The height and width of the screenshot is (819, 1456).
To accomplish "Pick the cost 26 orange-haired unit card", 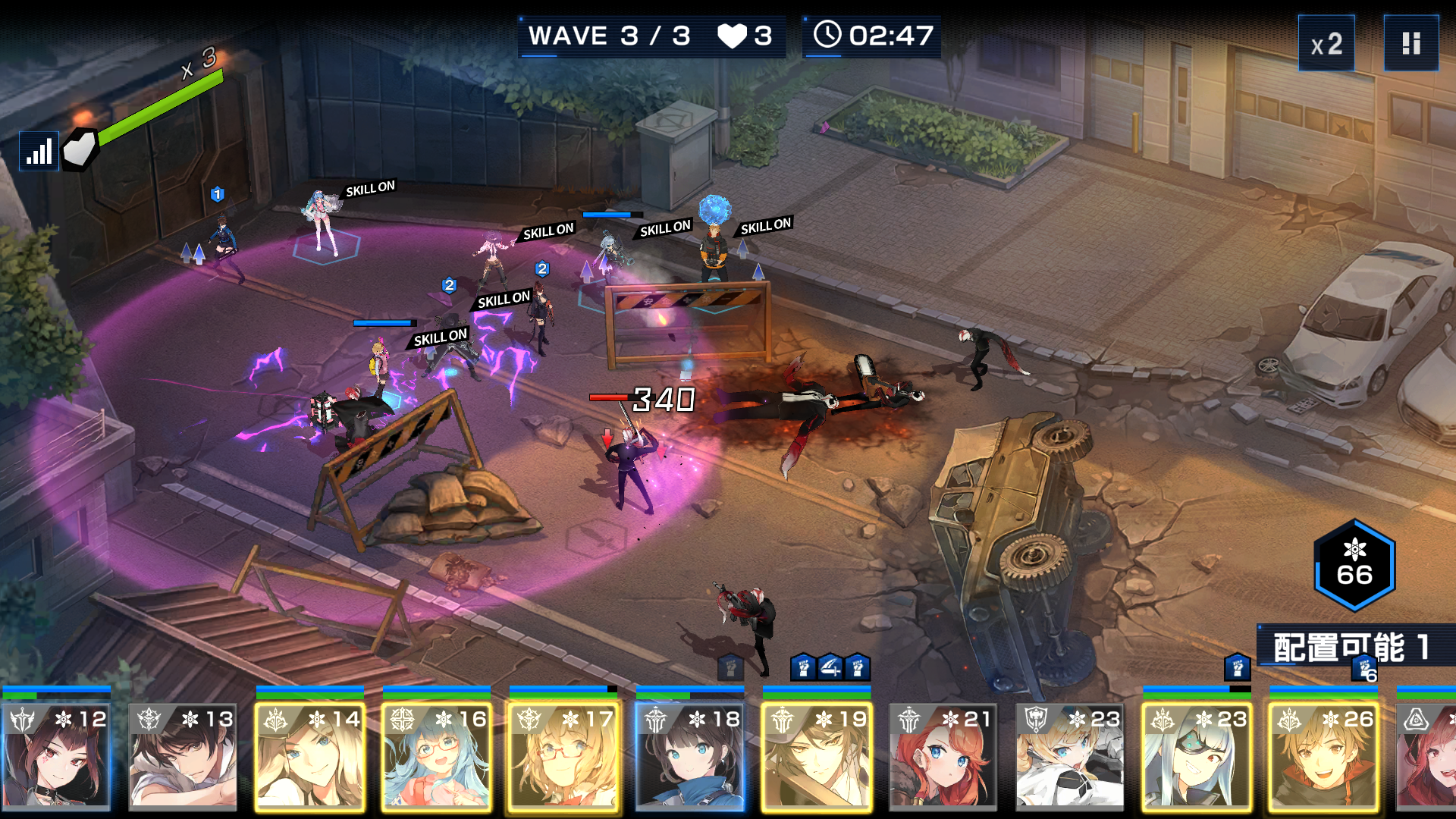I will pyautogui.click(x=1323, y=756).
